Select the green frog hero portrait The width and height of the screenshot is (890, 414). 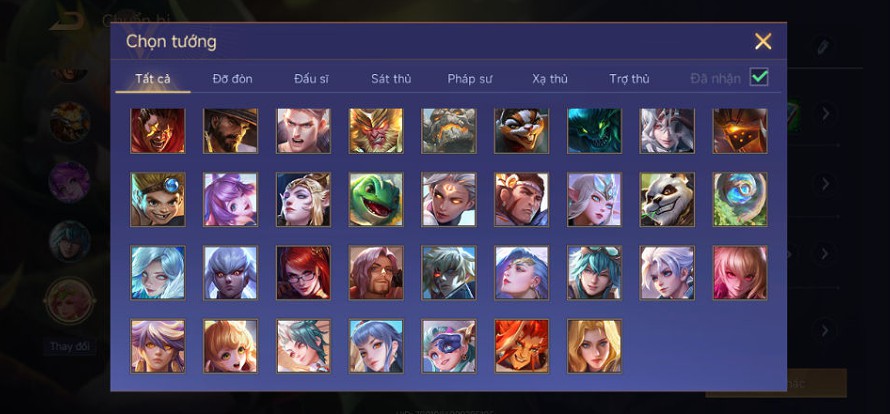click(x=376, y=200)
